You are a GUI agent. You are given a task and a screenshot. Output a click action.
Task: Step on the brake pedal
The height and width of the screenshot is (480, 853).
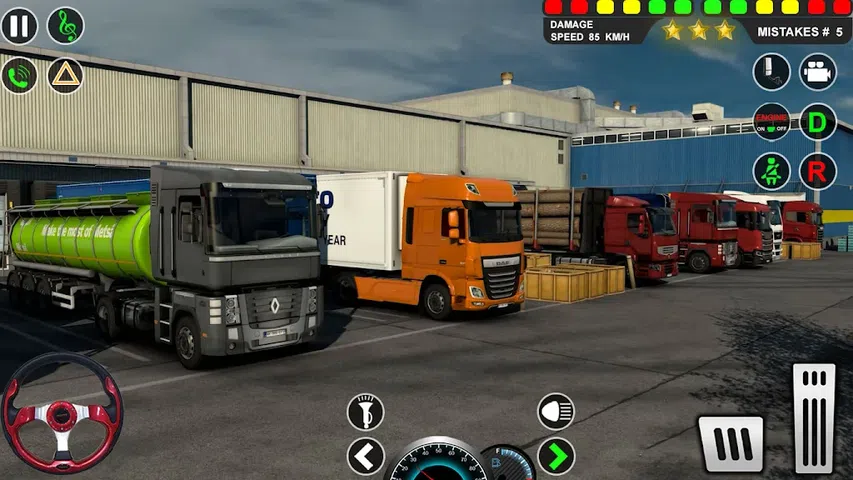click(731, 443)
